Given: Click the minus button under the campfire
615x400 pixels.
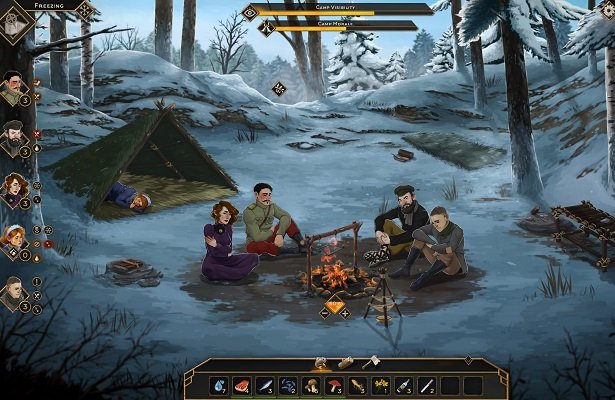Looking at the screenshot, I should 324,312.
